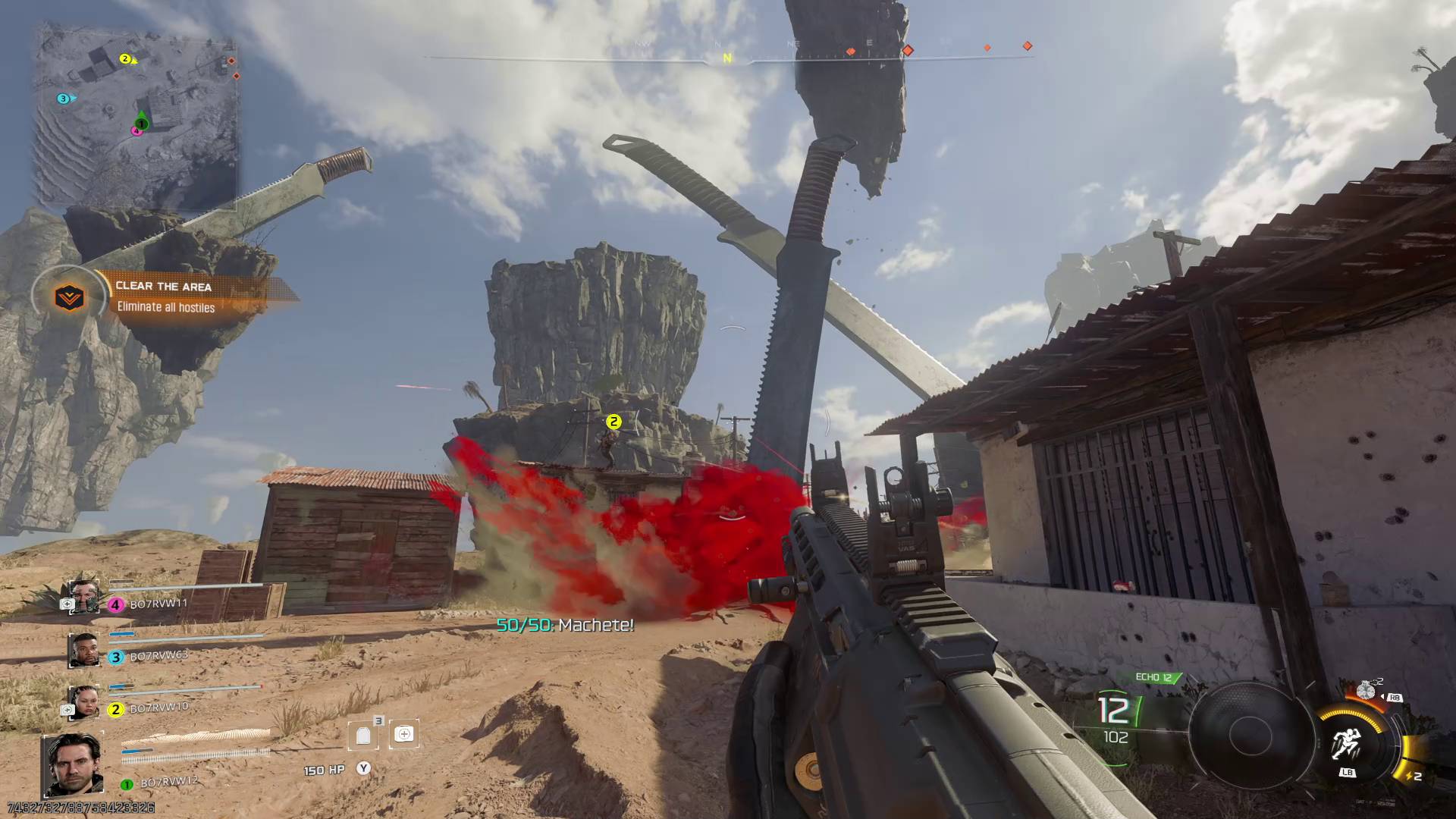This screenshot has width=1456, height=819.
Task: Click the N indicator on the compass bar
Action: point(727,55)
